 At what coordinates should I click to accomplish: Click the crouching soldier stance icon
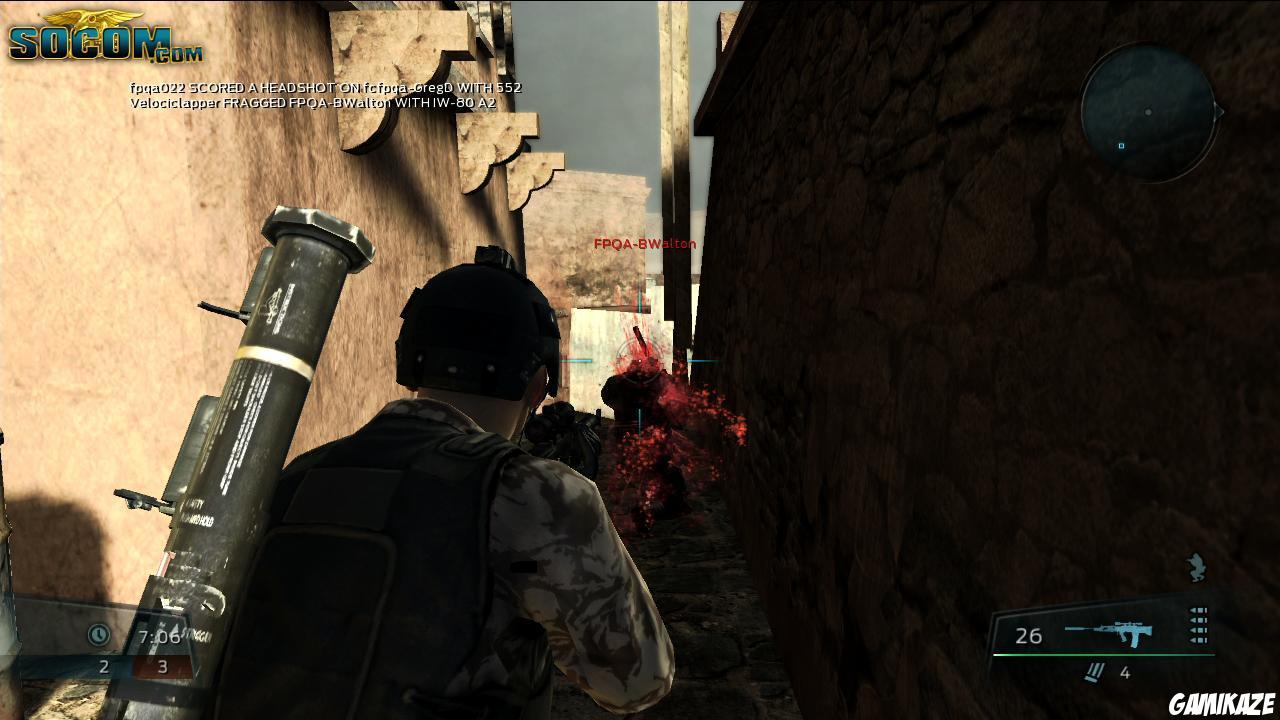tap(1197, 565)
